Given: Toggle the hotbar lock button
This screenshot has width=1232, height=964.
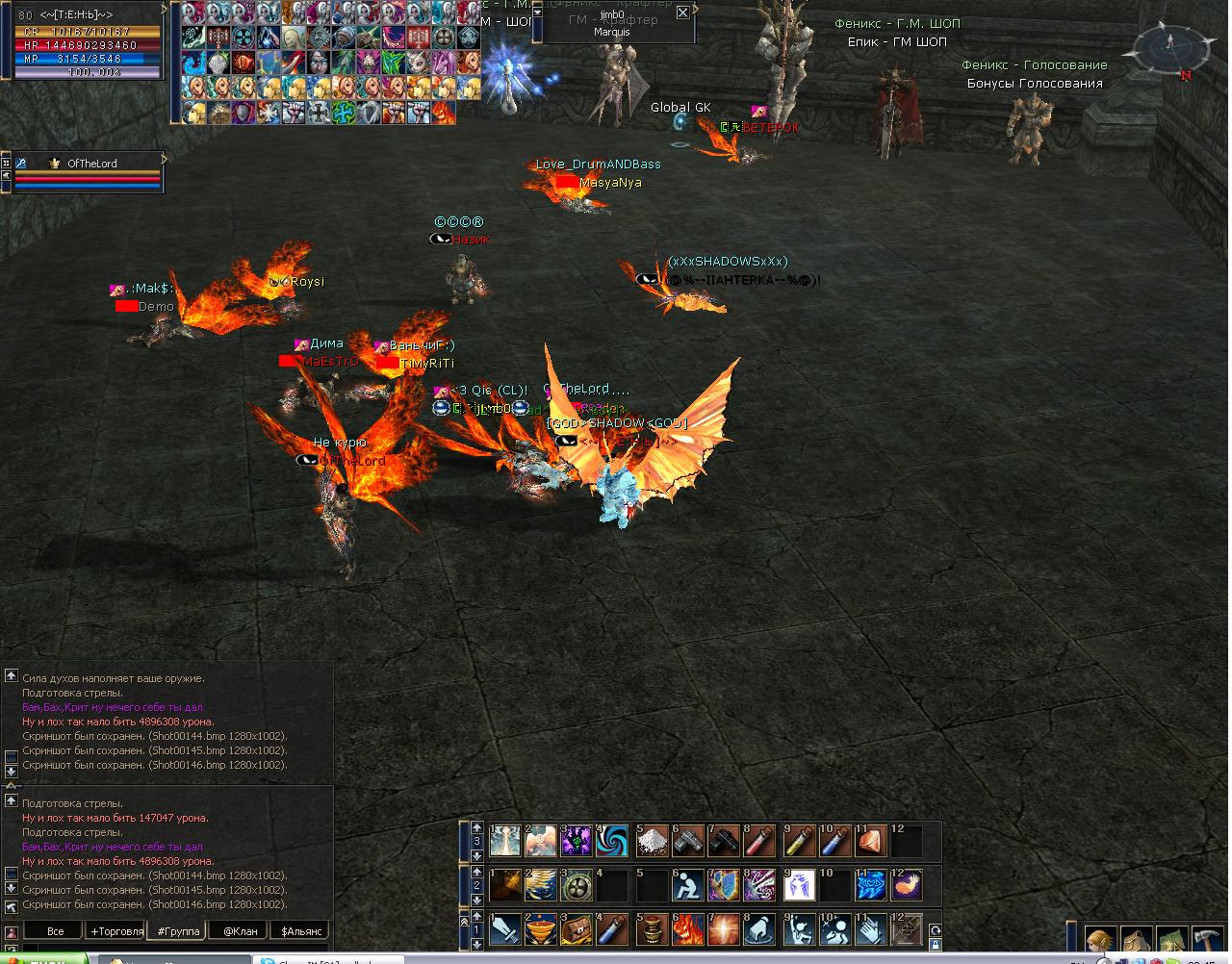Looking at the screenshot, I should coord(936,945).
